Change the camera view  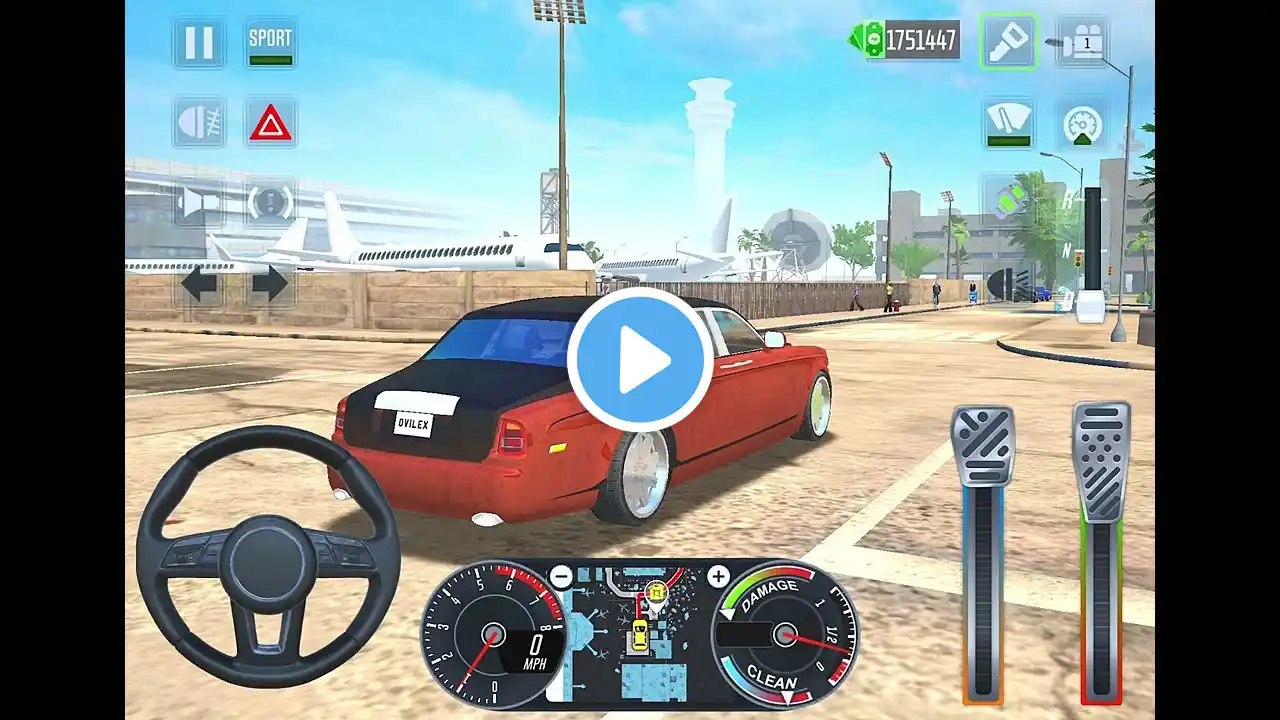click(x=1083, y=42)
